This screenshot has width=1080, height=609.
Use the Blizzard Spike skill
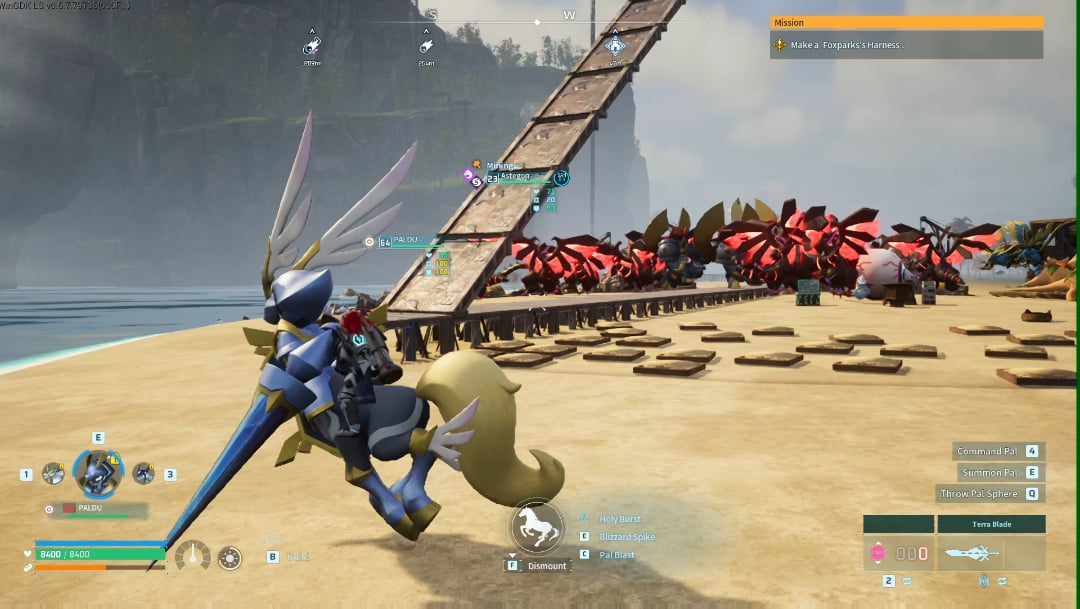click(x=627, y=537)
